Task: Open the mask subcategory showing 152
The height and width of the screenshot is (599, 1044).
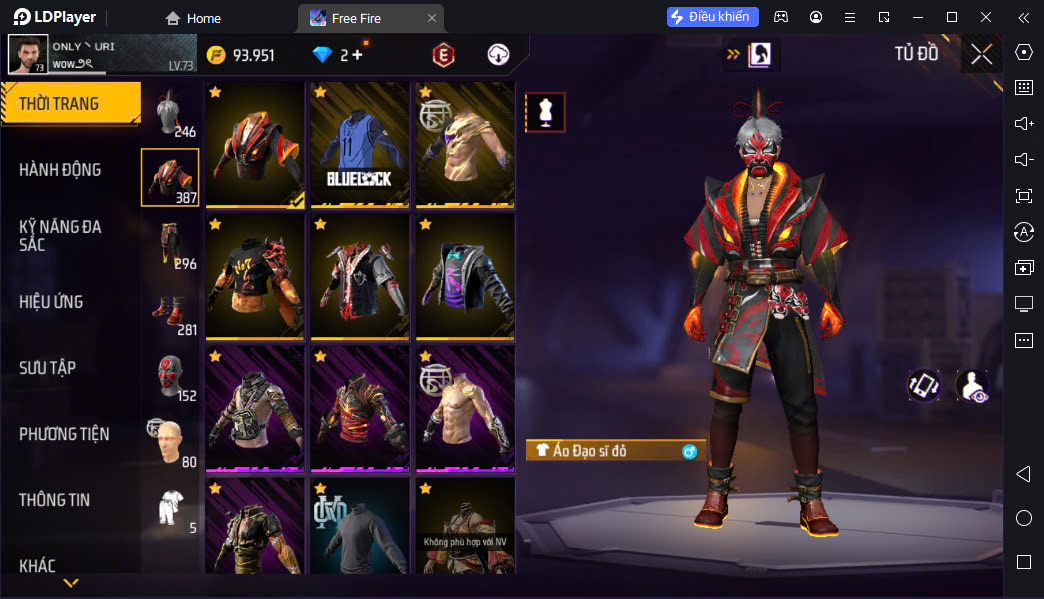Action: tap(171, 376)
